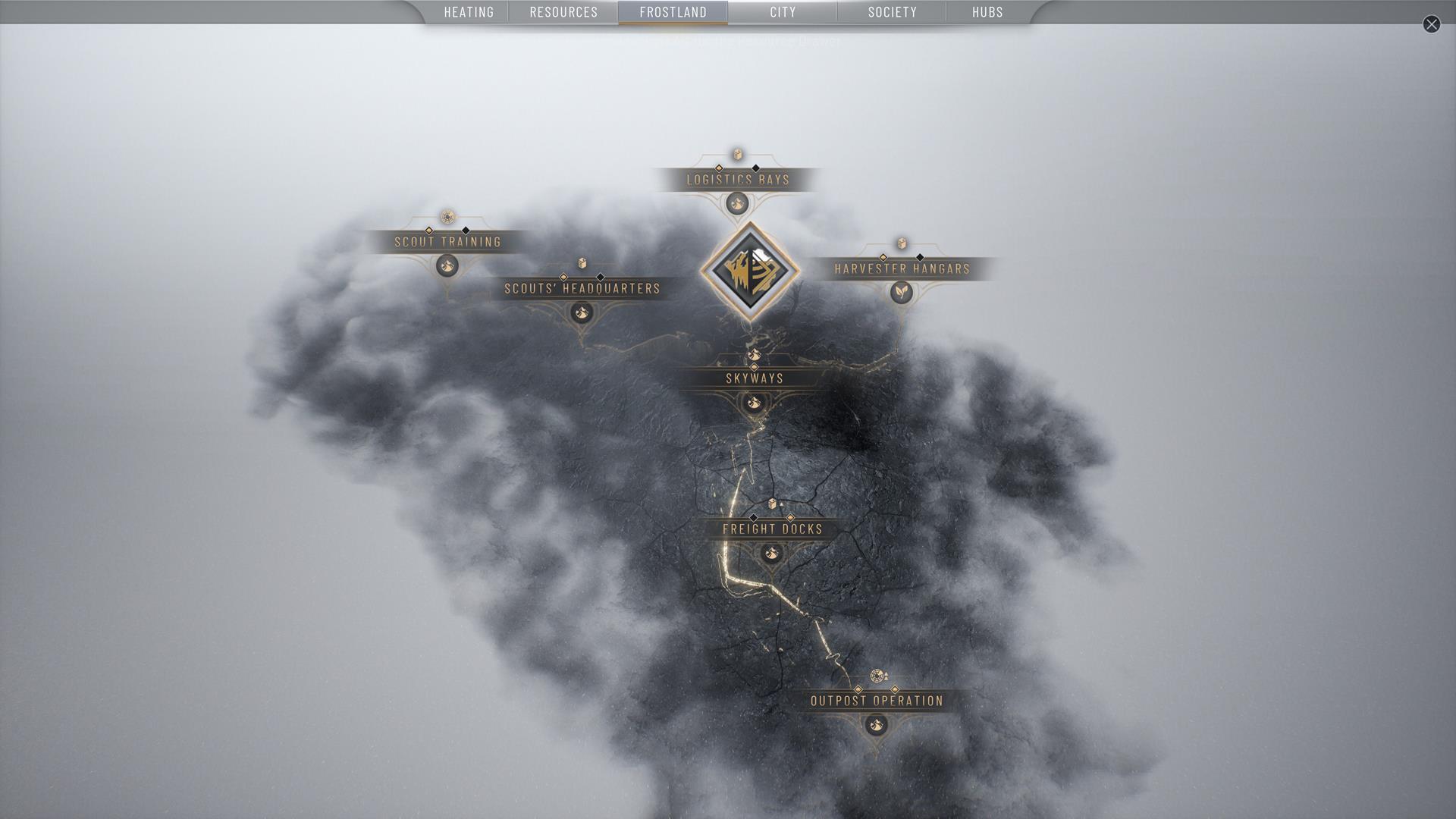Switch to the City tab
This screenshot has height=819, width=1456.
click(x=783, y=12)
